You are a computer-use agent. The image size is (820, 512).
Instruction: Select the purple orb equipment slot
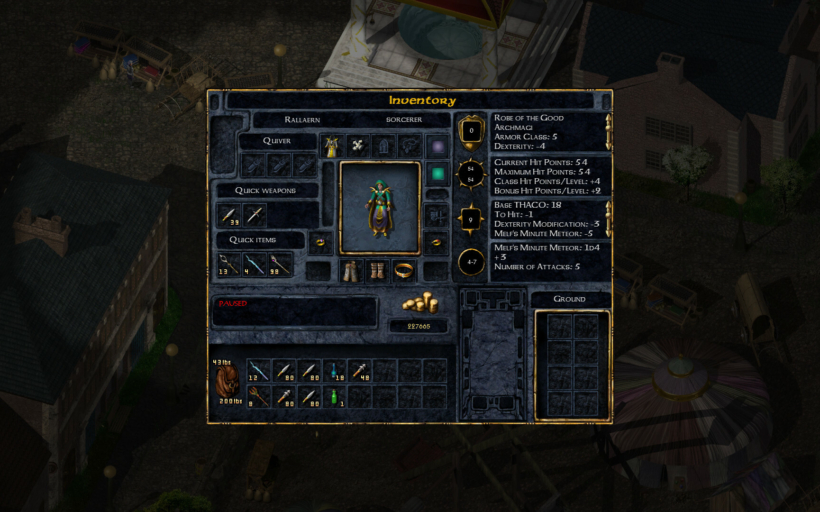pyautogui.click(x=436, y=146)
